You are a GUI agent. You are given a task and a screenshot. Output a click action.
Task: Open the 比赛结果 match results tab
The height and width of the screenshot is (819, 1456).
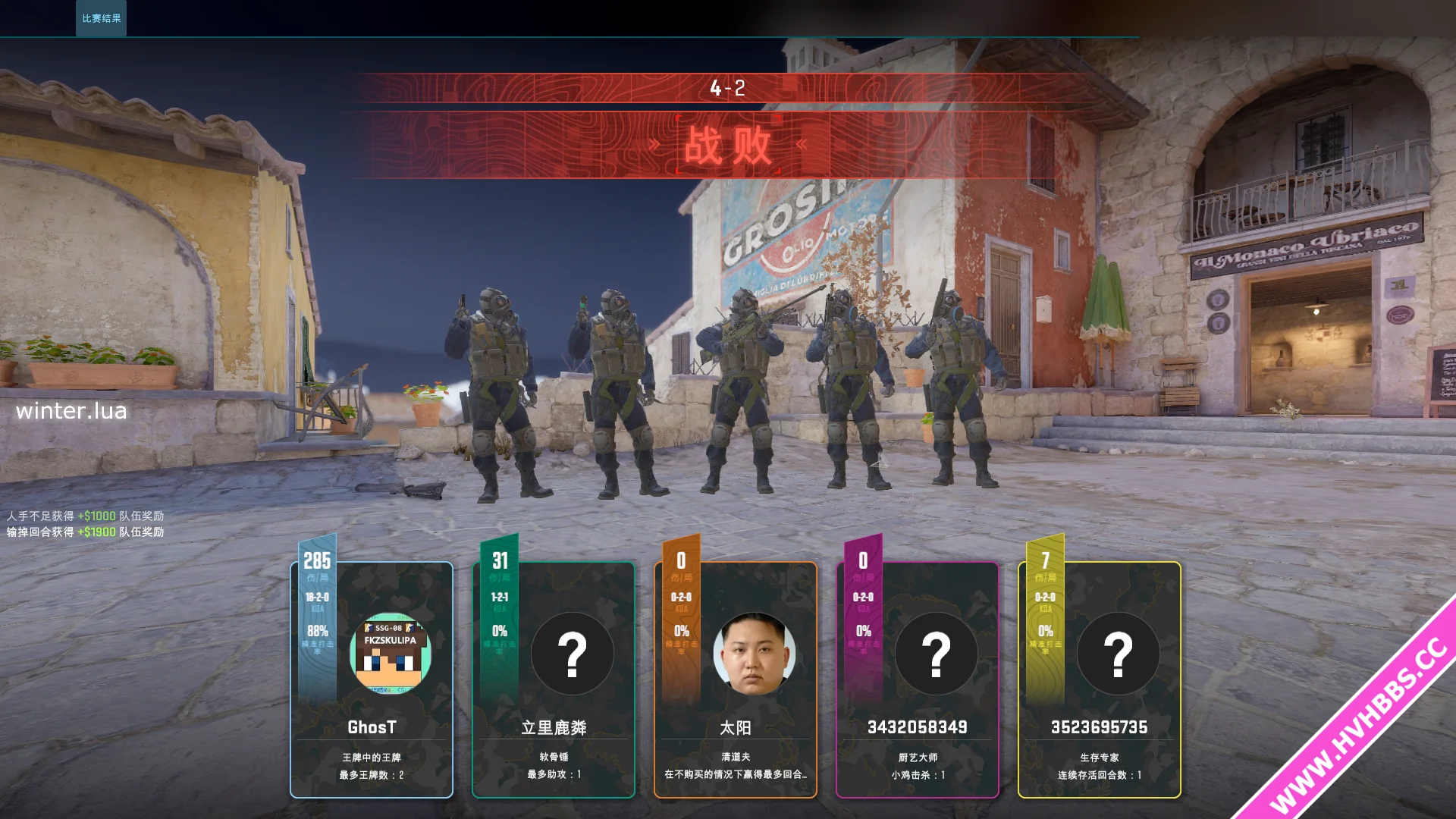(x=101, y=18)
